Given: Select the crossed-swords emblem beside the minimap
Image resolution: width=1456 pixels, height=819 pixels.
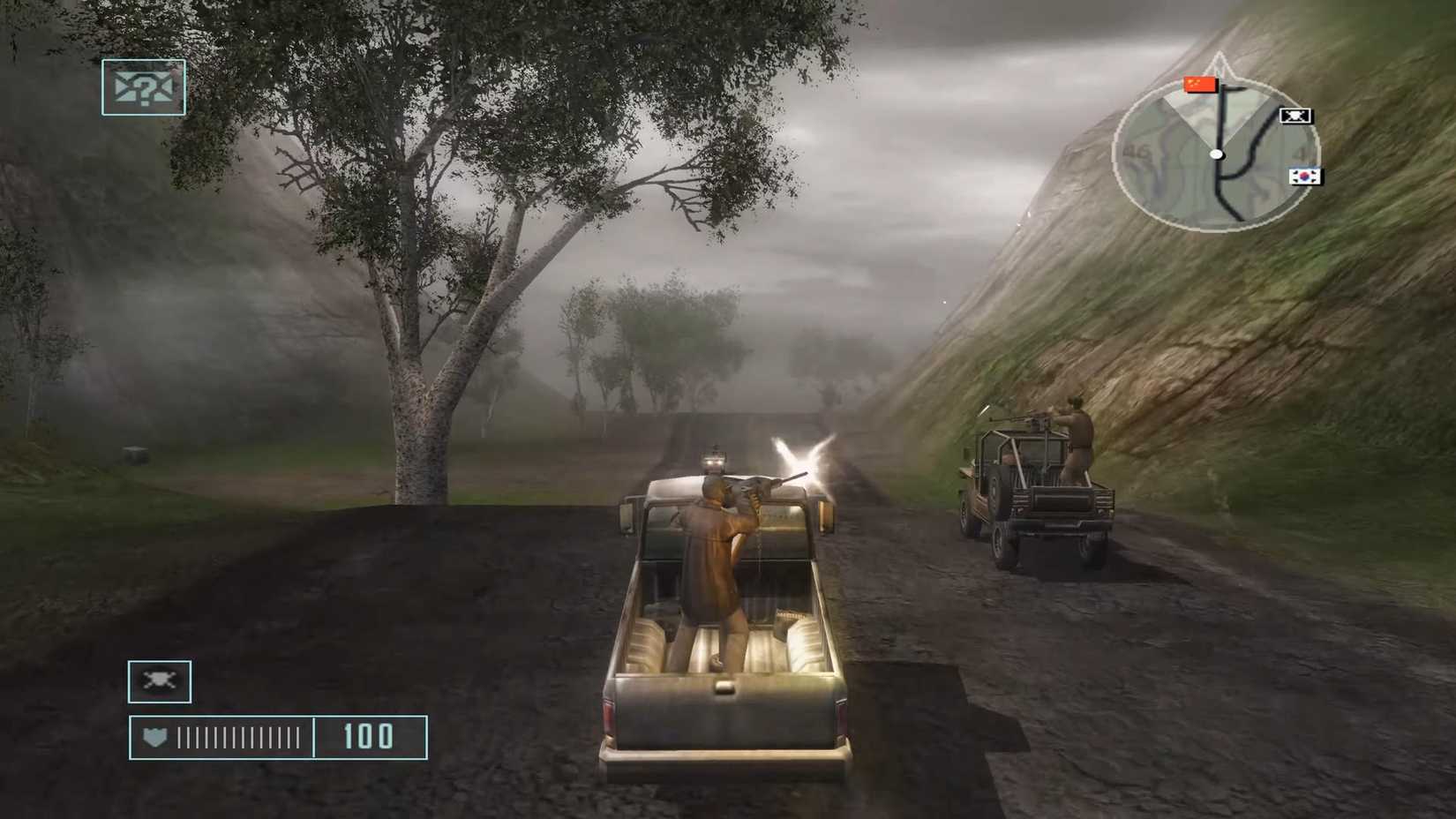Looking at the screenshot, I should click(1294, 115).
